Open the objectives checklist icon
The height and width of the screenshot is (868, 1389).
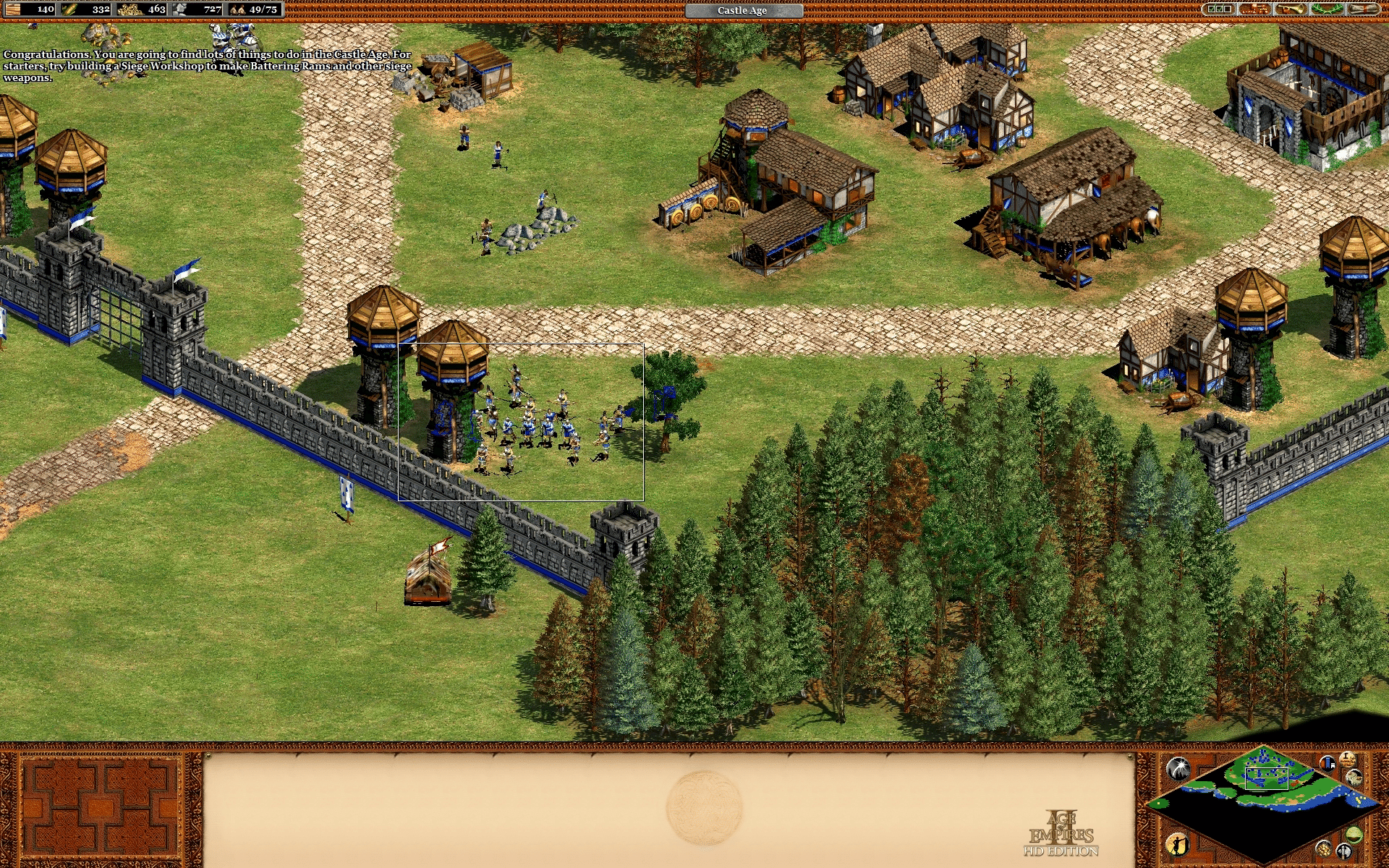coord(1218,10)
